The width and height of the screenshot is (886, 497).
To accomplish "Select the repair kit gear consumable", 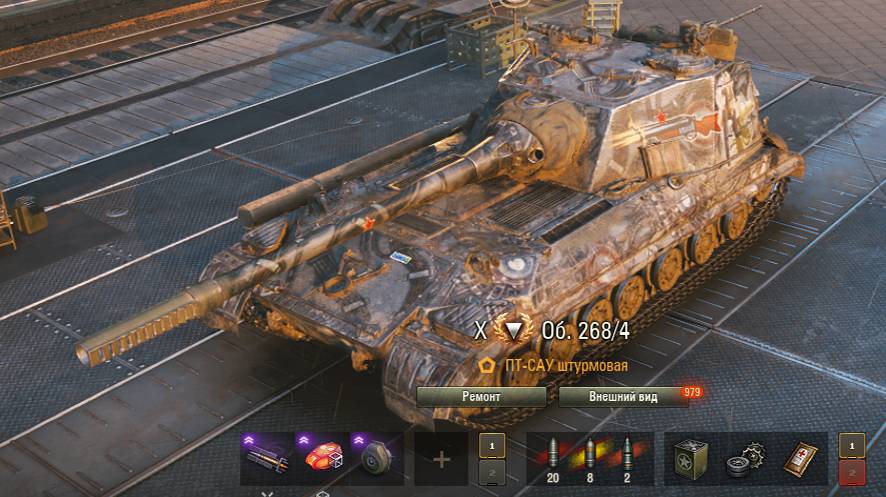I will [746, 458].
